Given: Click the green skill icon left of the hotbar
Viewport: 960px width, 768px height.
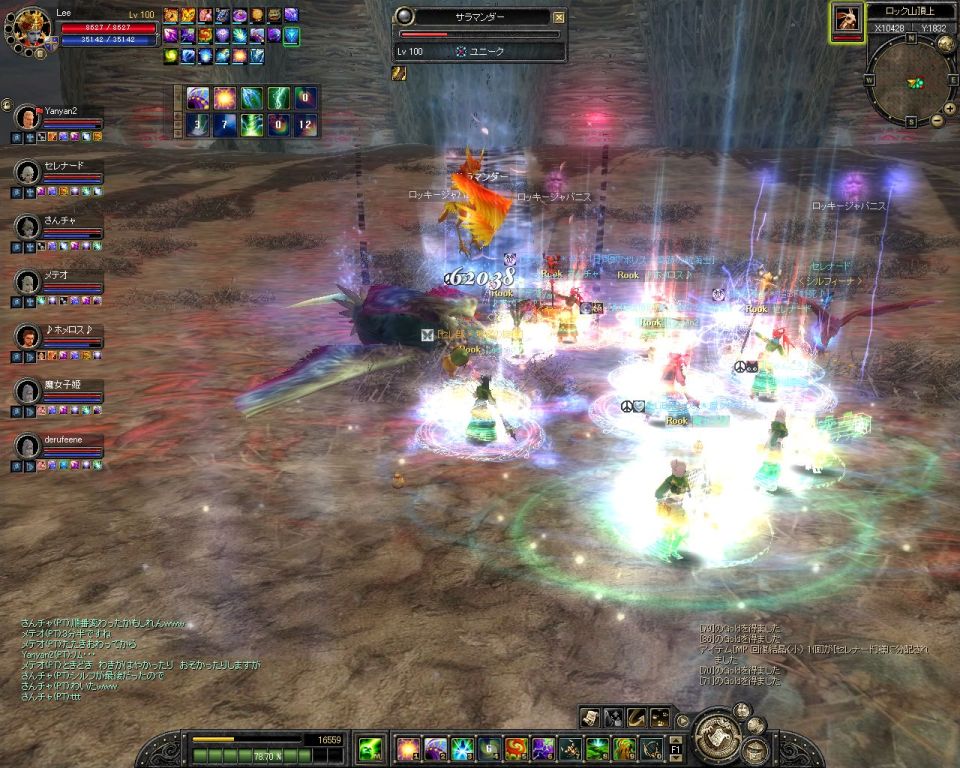Looking at the screenshot, I should pos(371,748).
